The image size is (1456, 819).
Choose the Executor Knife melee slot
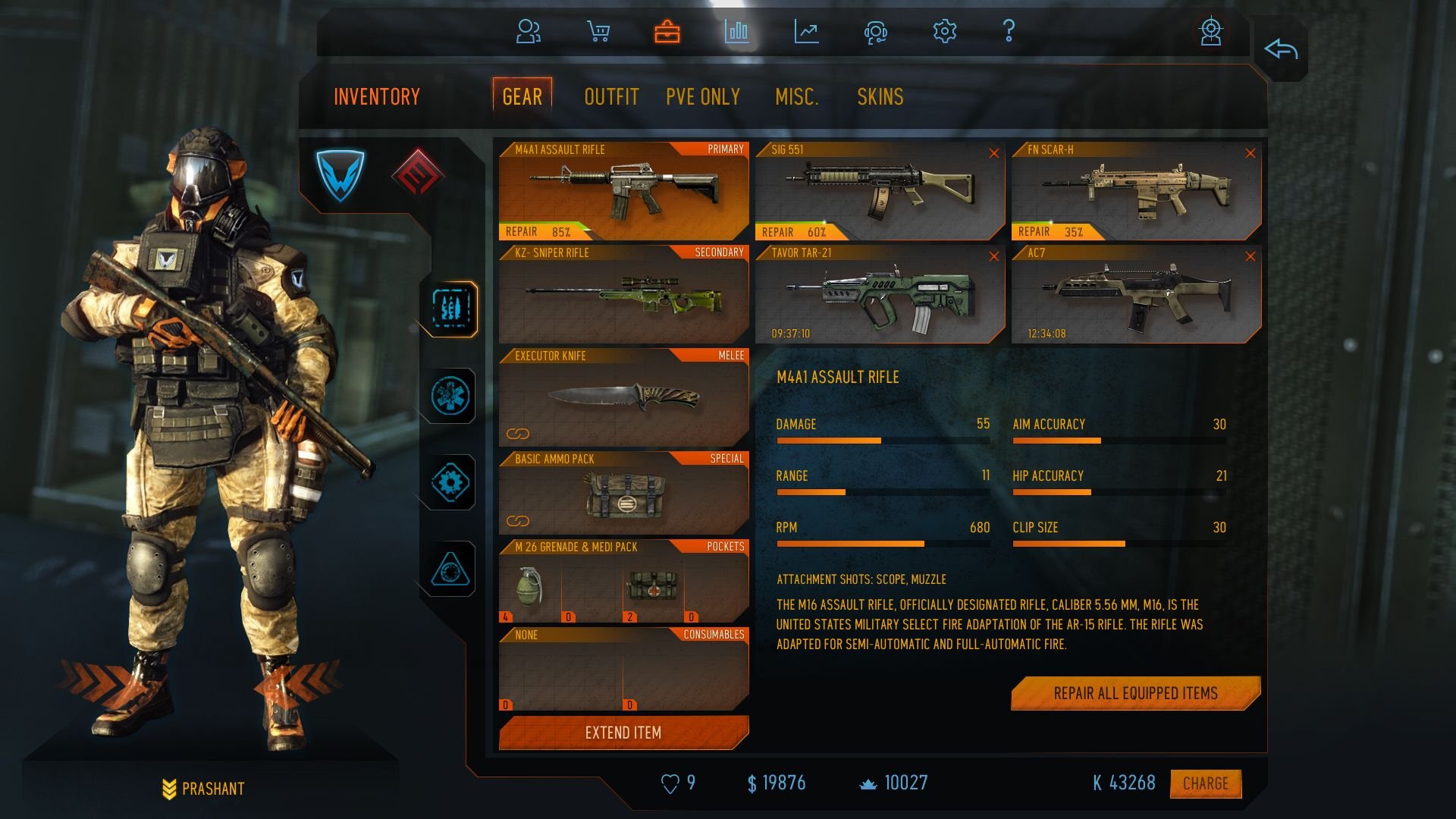tap(623, 397)
